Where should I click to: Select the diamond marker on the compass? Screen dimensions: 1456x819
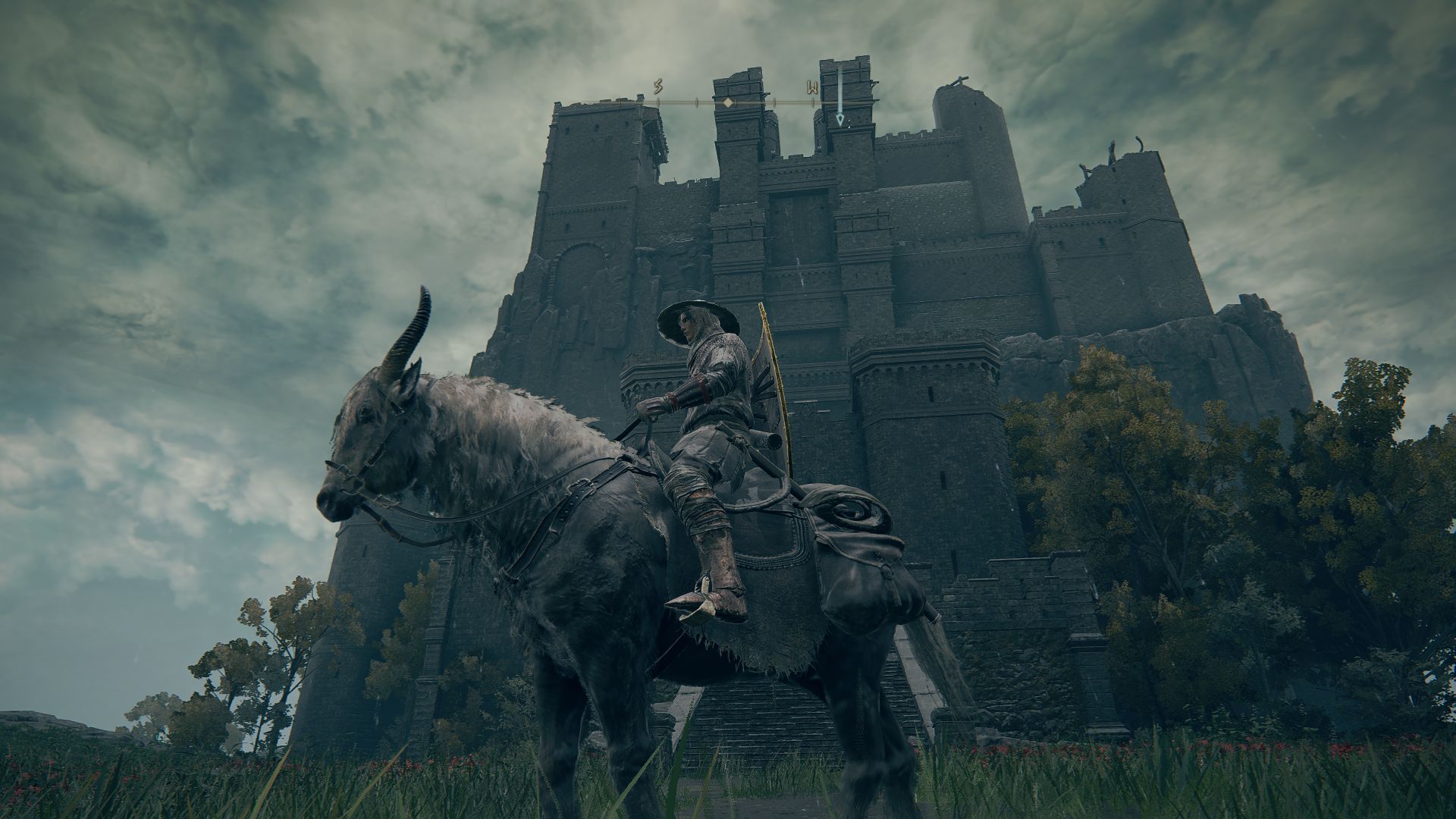point(727,102)
